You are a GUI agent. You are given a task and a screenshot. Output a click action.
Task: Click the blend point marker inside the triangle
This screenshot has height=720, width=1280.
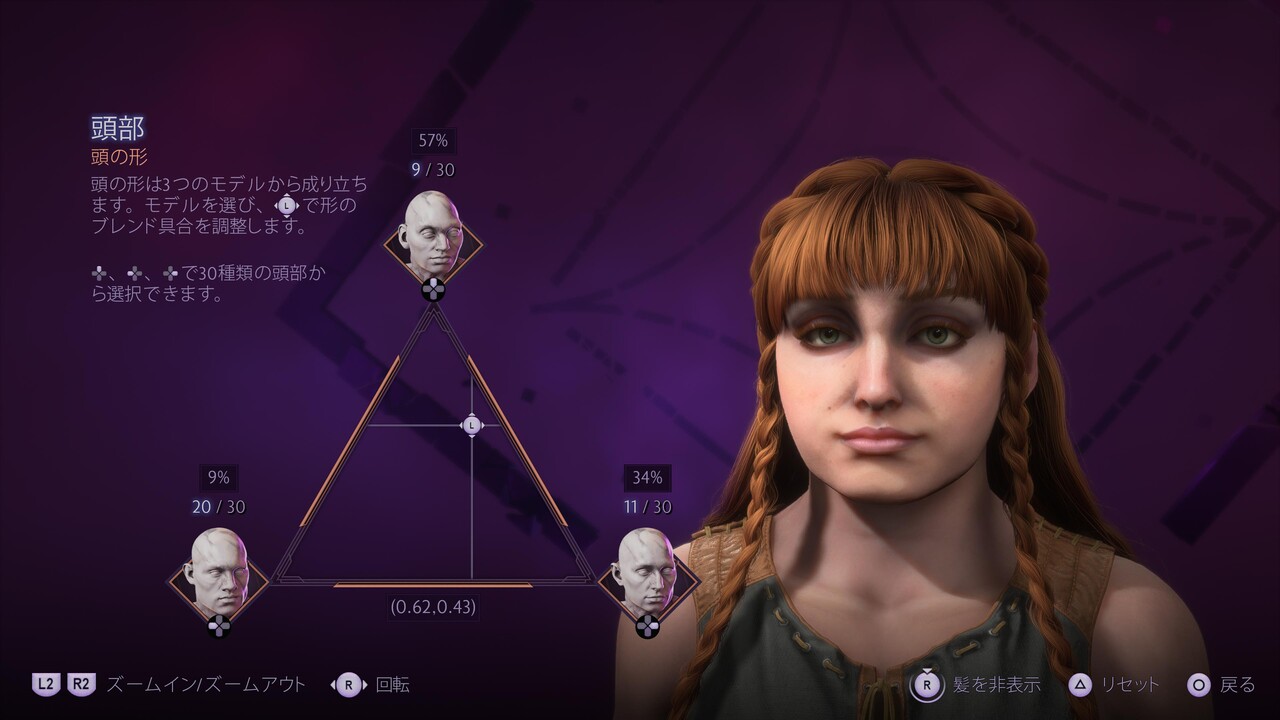tap(472, 425)
